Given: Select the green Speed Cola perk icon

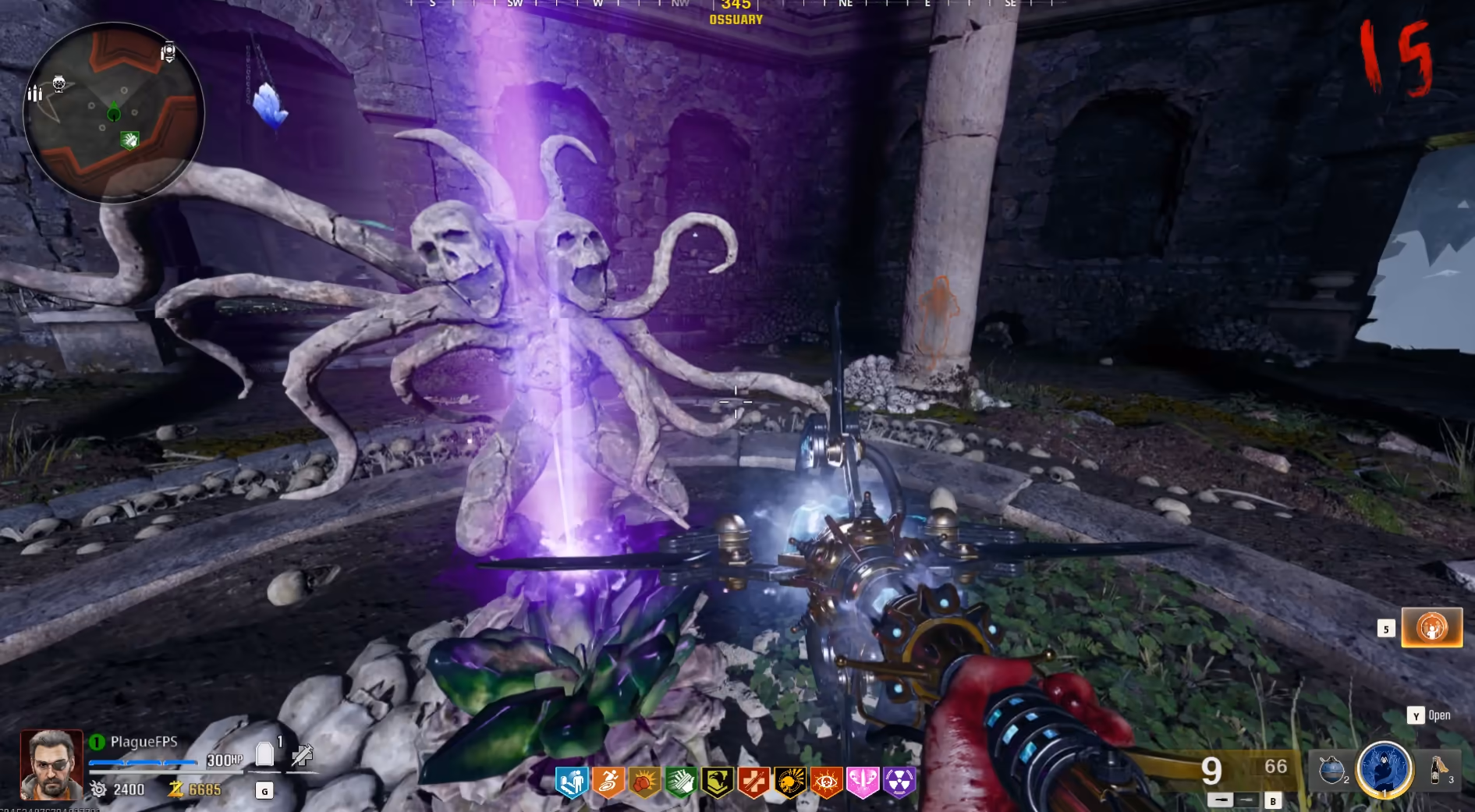Looking at the screenshot, I should coord(681,782).
